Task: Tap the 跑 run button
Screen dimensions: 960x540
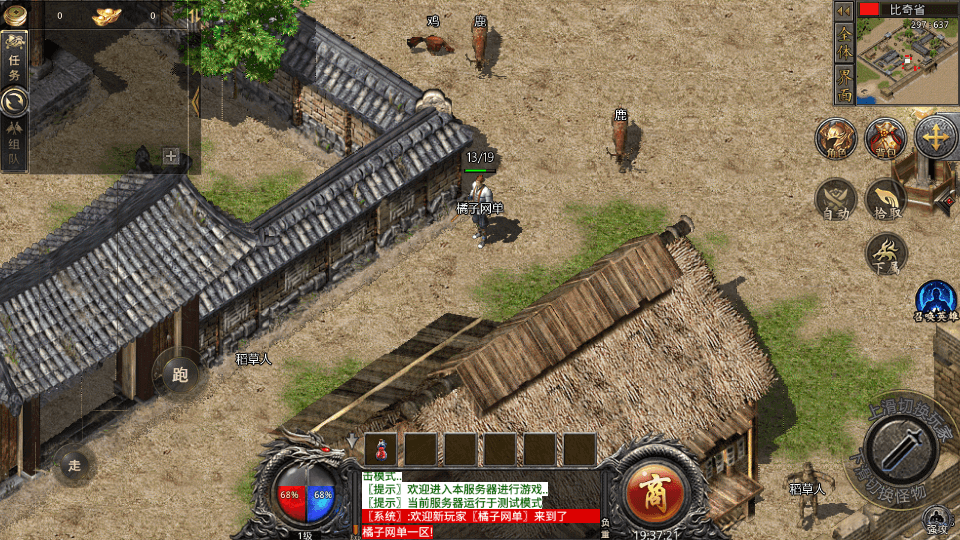Action: [180, 375]
